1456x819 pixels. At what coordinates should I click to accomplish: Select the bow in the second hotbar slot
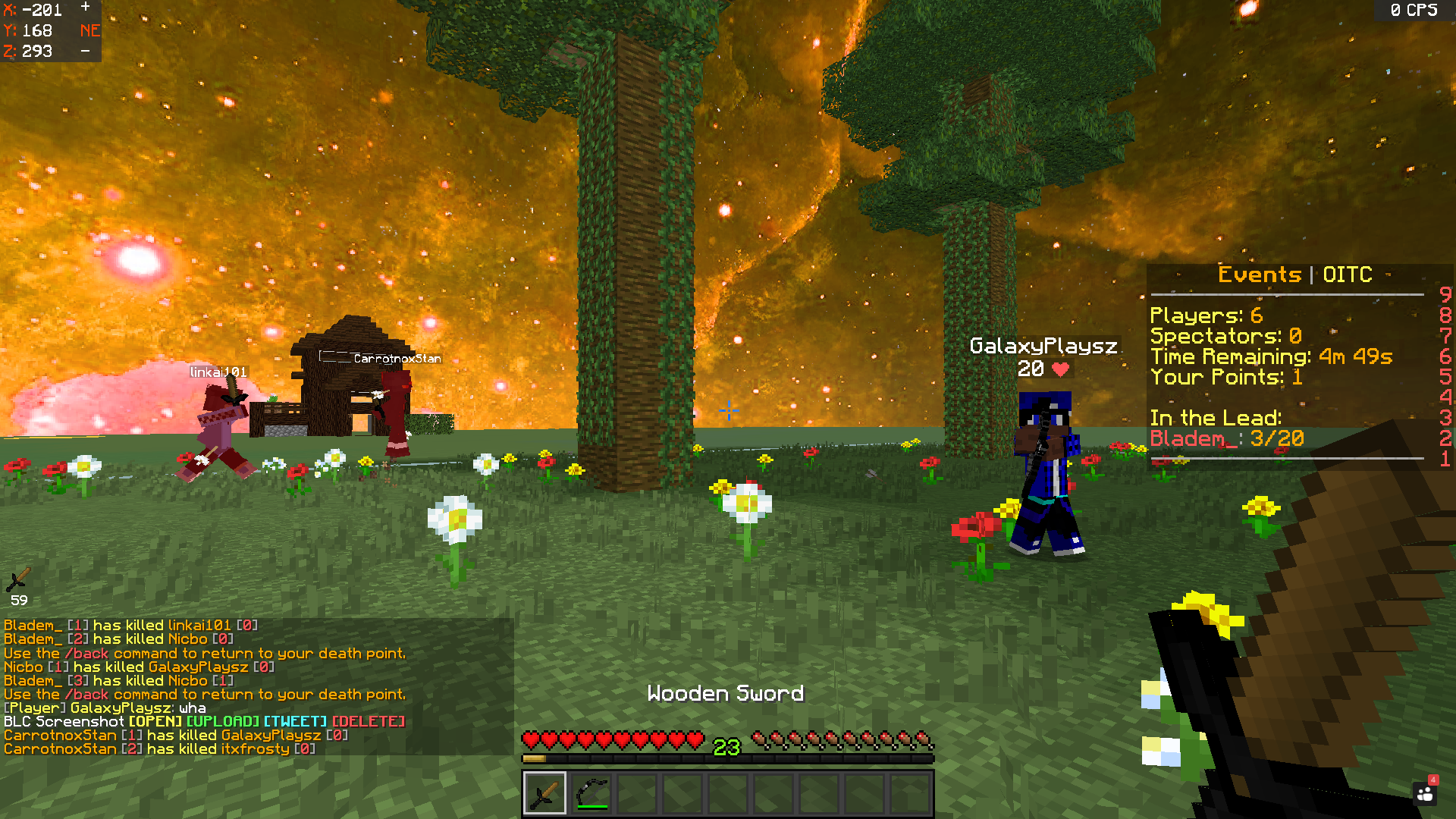click(591, 791)
